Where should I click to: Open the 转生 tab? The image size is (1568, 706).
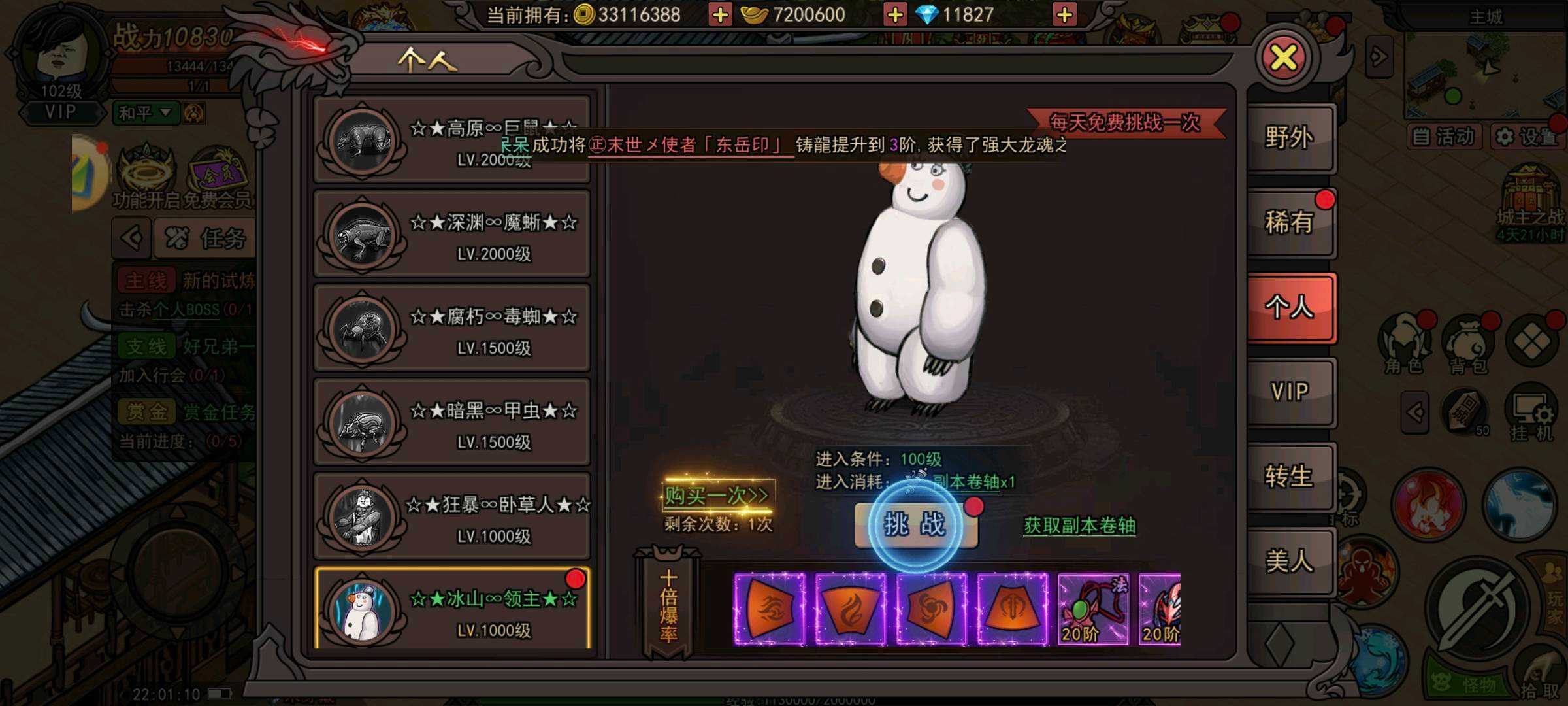point(1289,477)
